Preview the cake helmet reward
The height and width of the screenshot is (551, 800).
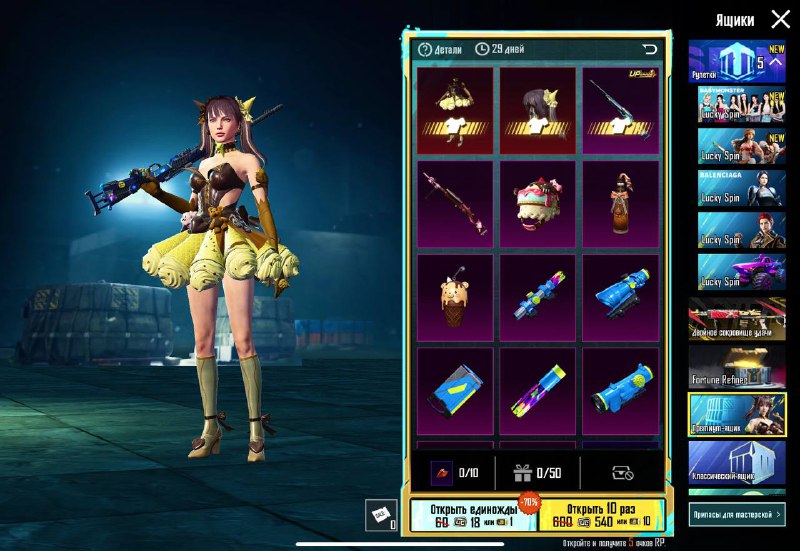click(x=538, y=204)
